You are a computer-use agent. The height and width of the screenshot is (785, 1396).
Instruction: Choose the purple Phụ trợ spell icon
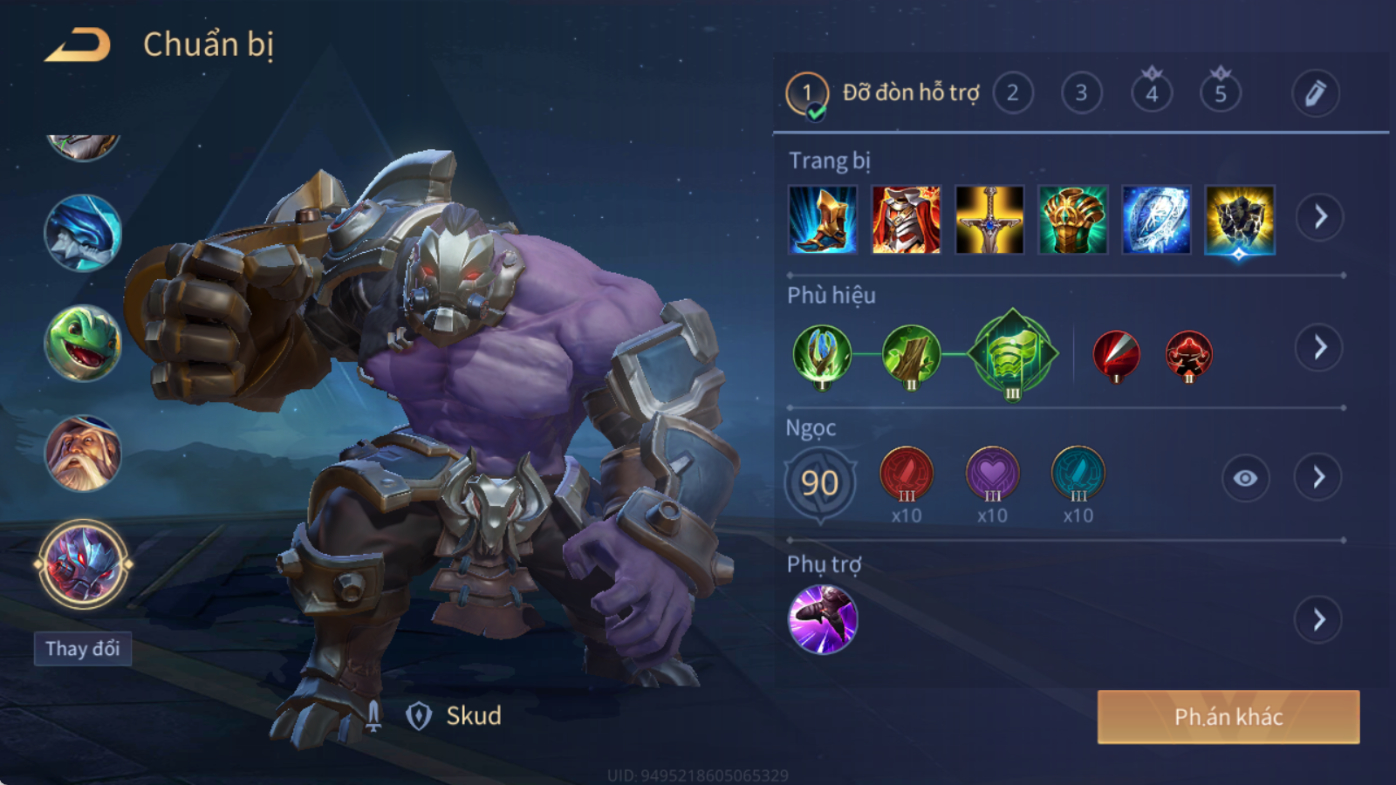click(823, 619)
